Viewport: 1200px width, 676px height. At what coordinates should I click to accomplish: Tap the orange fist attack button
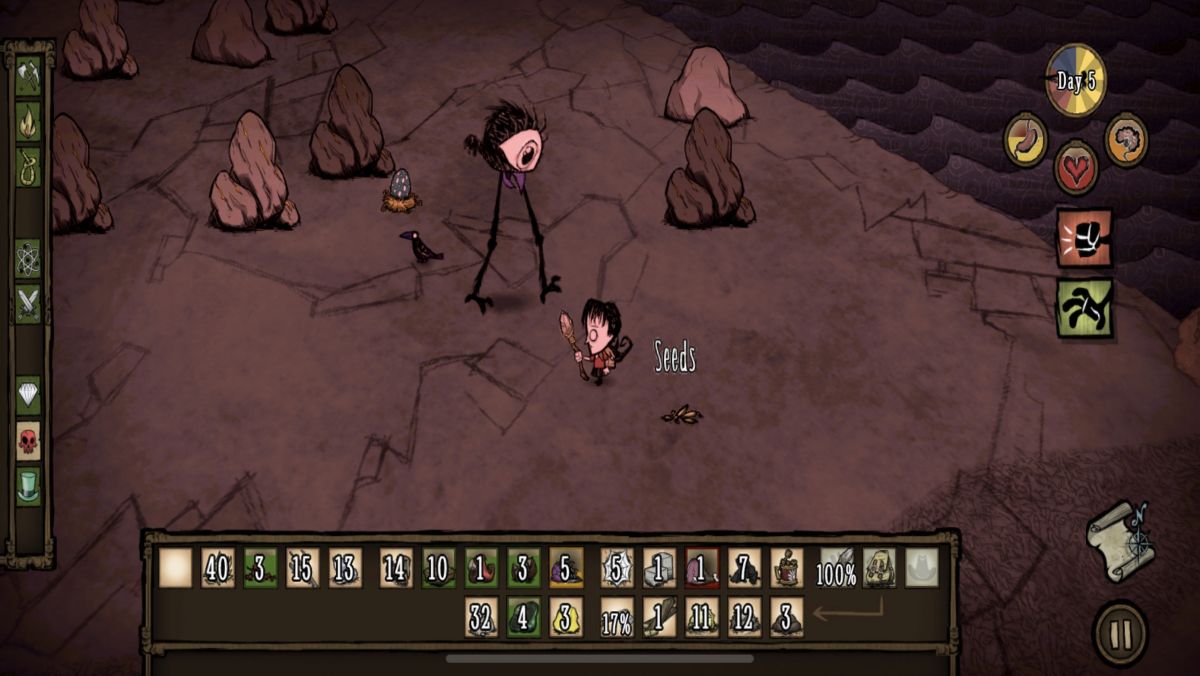click(1084, 238)
